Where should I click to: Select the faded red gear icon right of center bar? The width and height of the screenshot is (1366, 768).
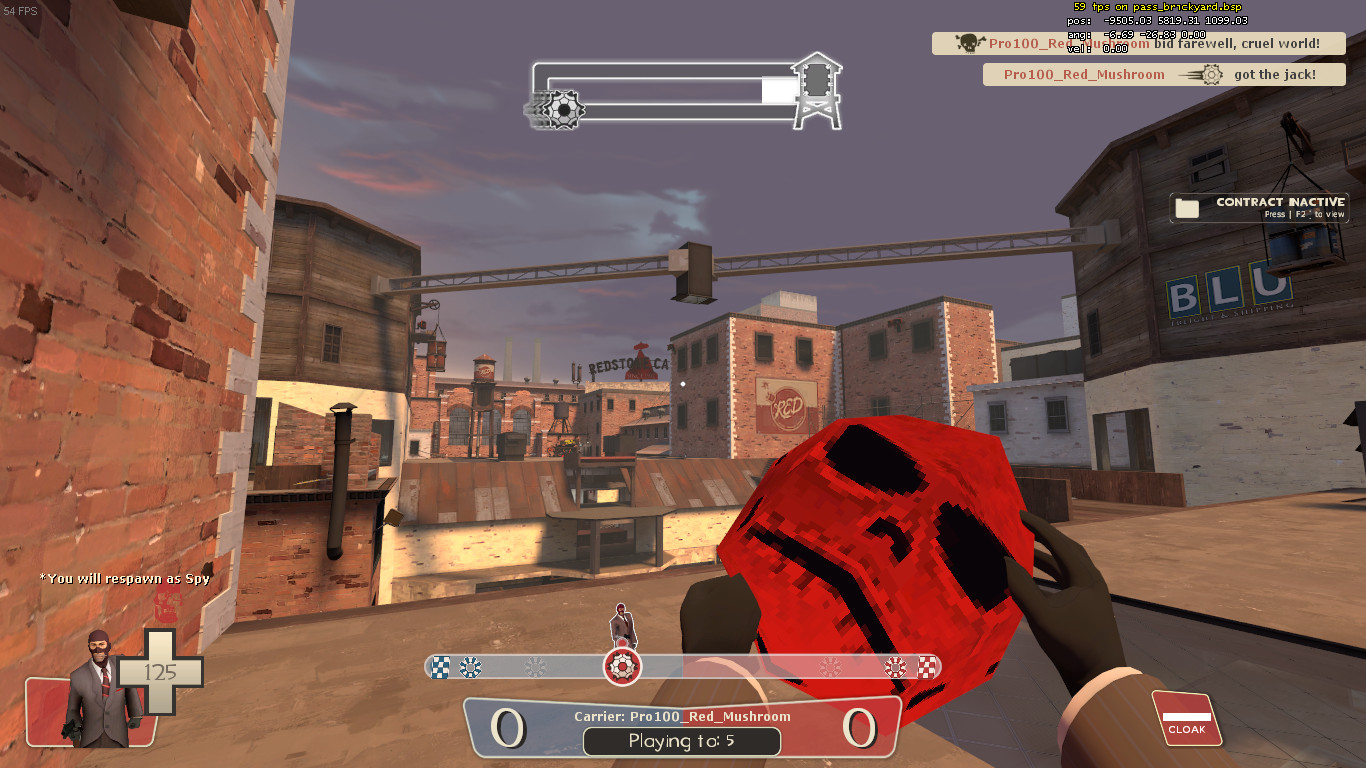click(x=830, y=665)
